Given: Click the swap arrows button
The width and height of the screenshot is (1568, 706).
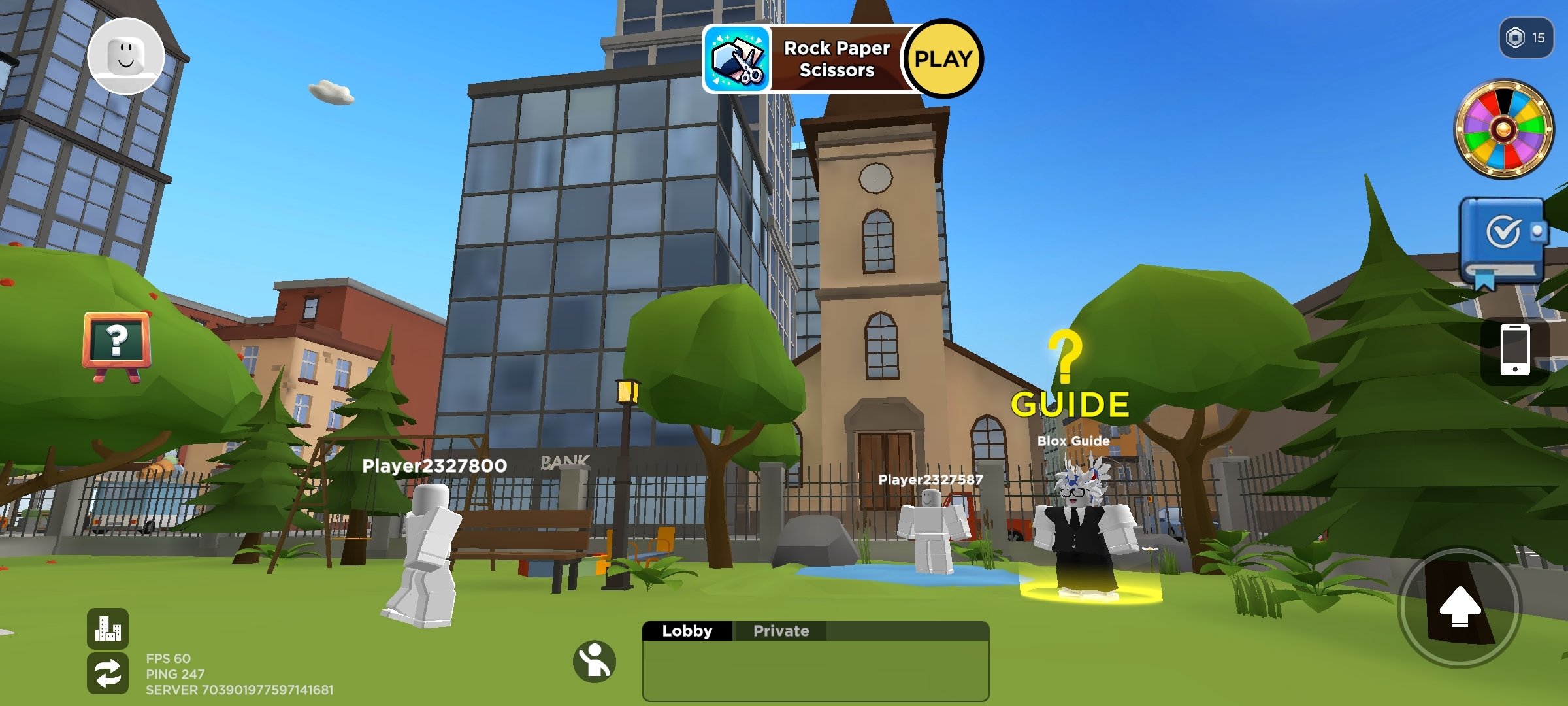Looking at the screenshot, I should point(108,673).
